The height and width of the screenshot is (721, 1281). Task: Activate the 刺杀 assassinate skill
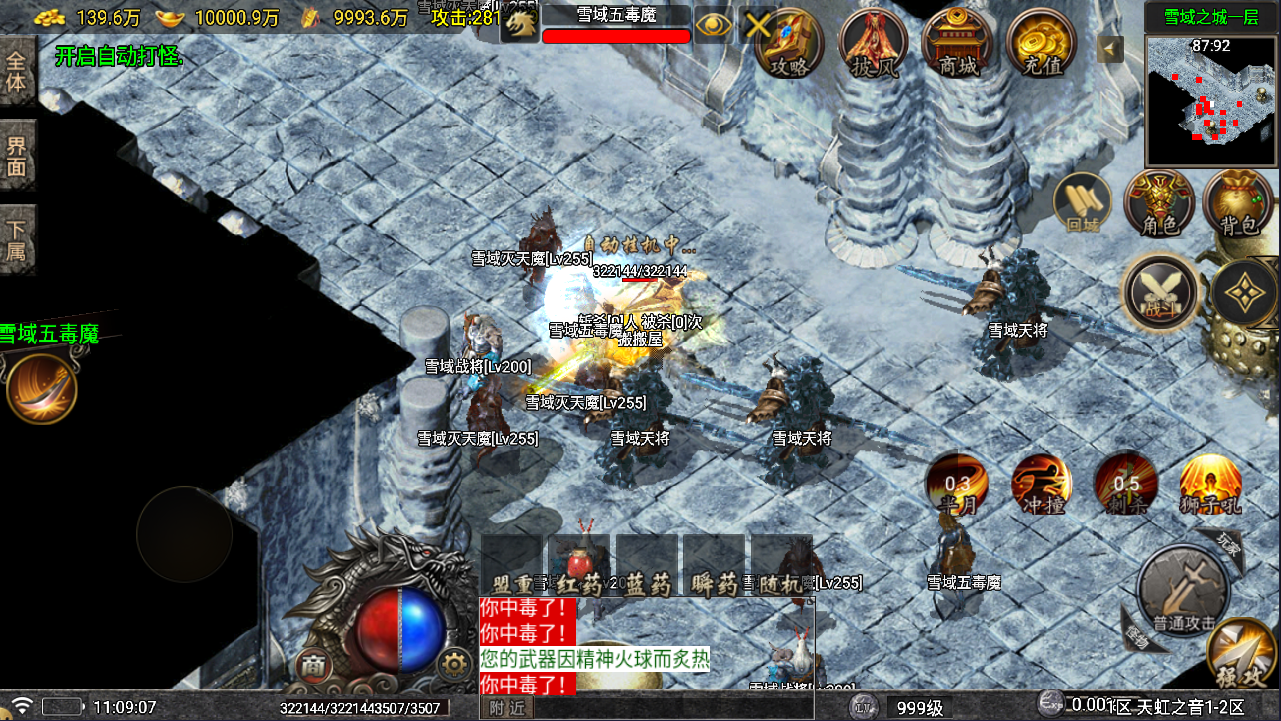pos(1125,484)
